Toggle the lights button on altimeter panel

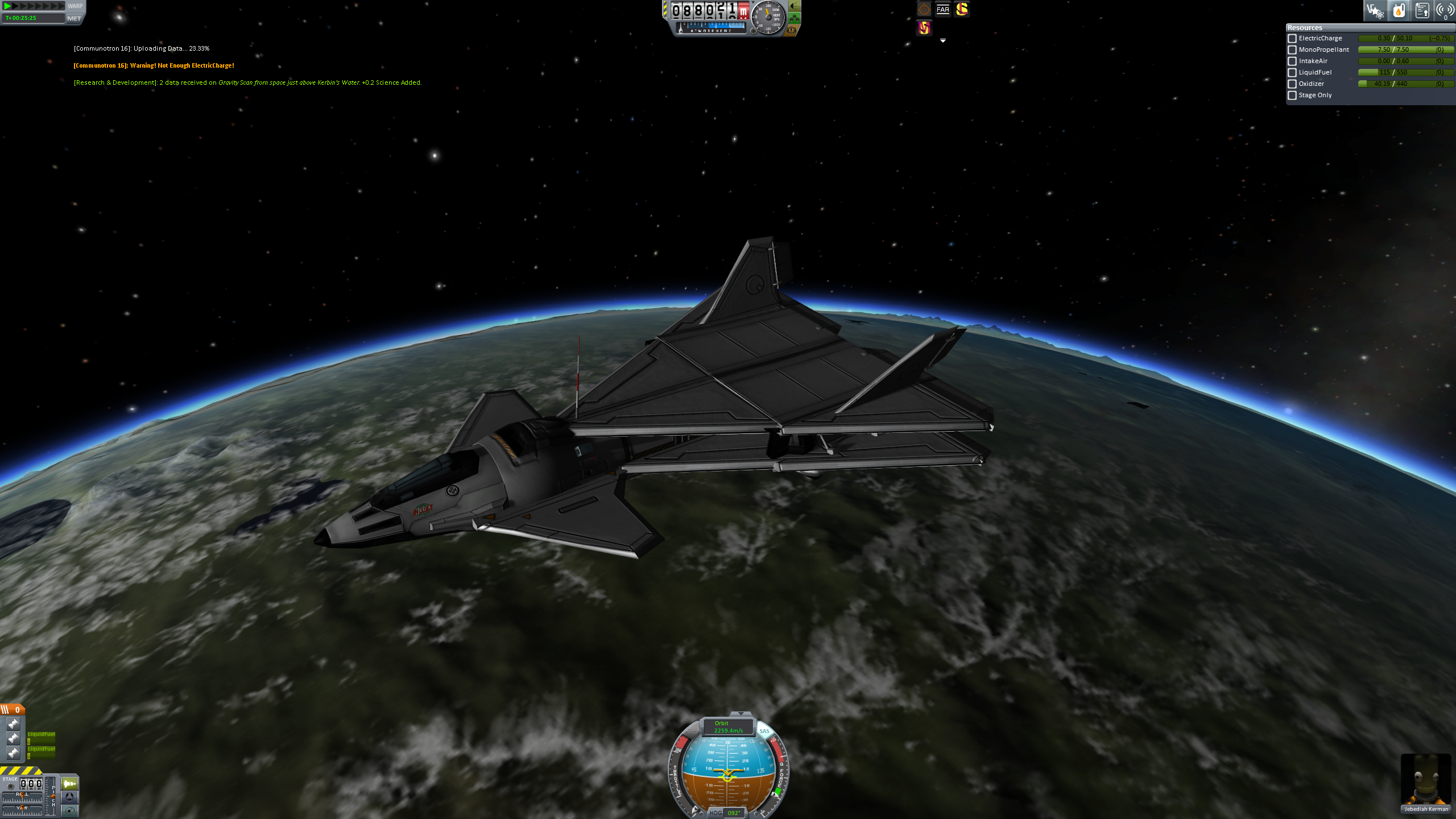[x=795, y=6]
